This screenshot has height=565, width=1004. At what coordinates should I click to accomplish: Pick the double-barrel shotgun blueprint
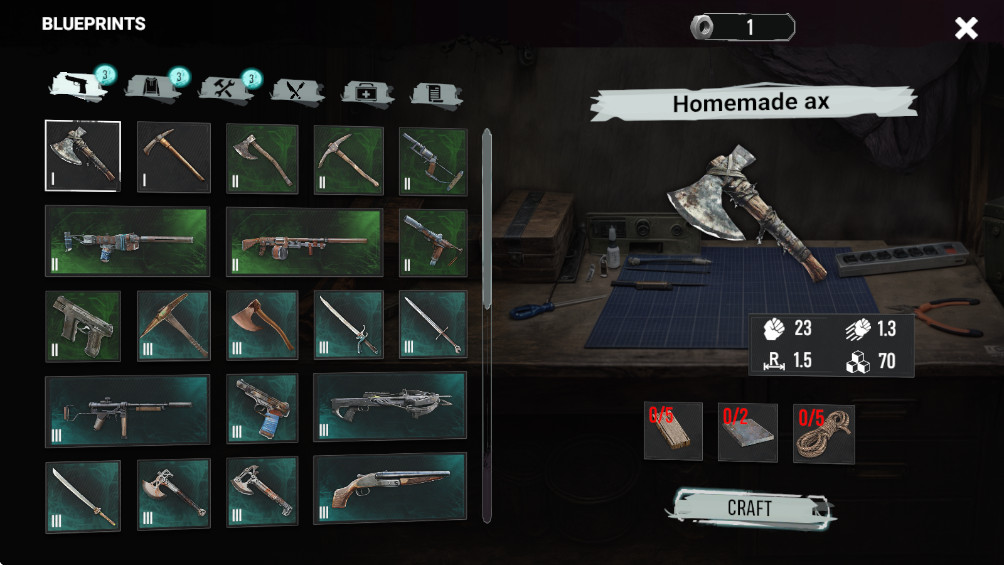389,489
